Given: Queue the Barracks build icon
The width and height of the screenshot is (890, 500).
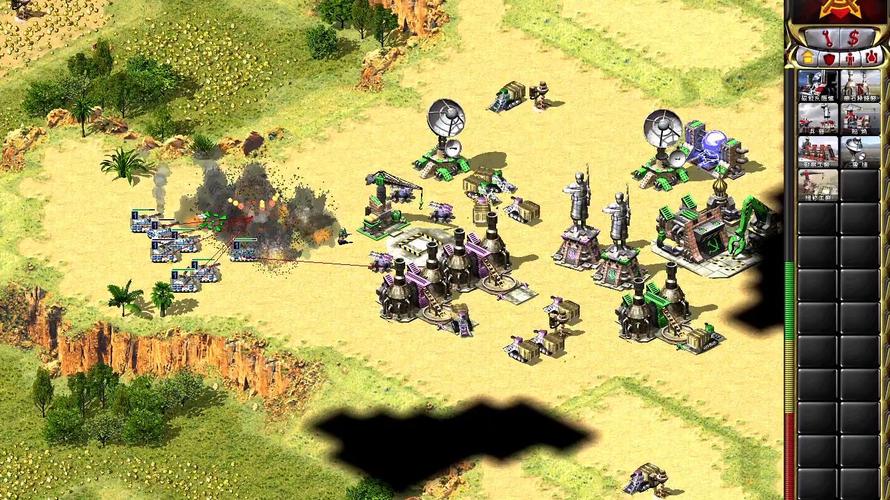Looking at the screenshot, I should point(817,119).
